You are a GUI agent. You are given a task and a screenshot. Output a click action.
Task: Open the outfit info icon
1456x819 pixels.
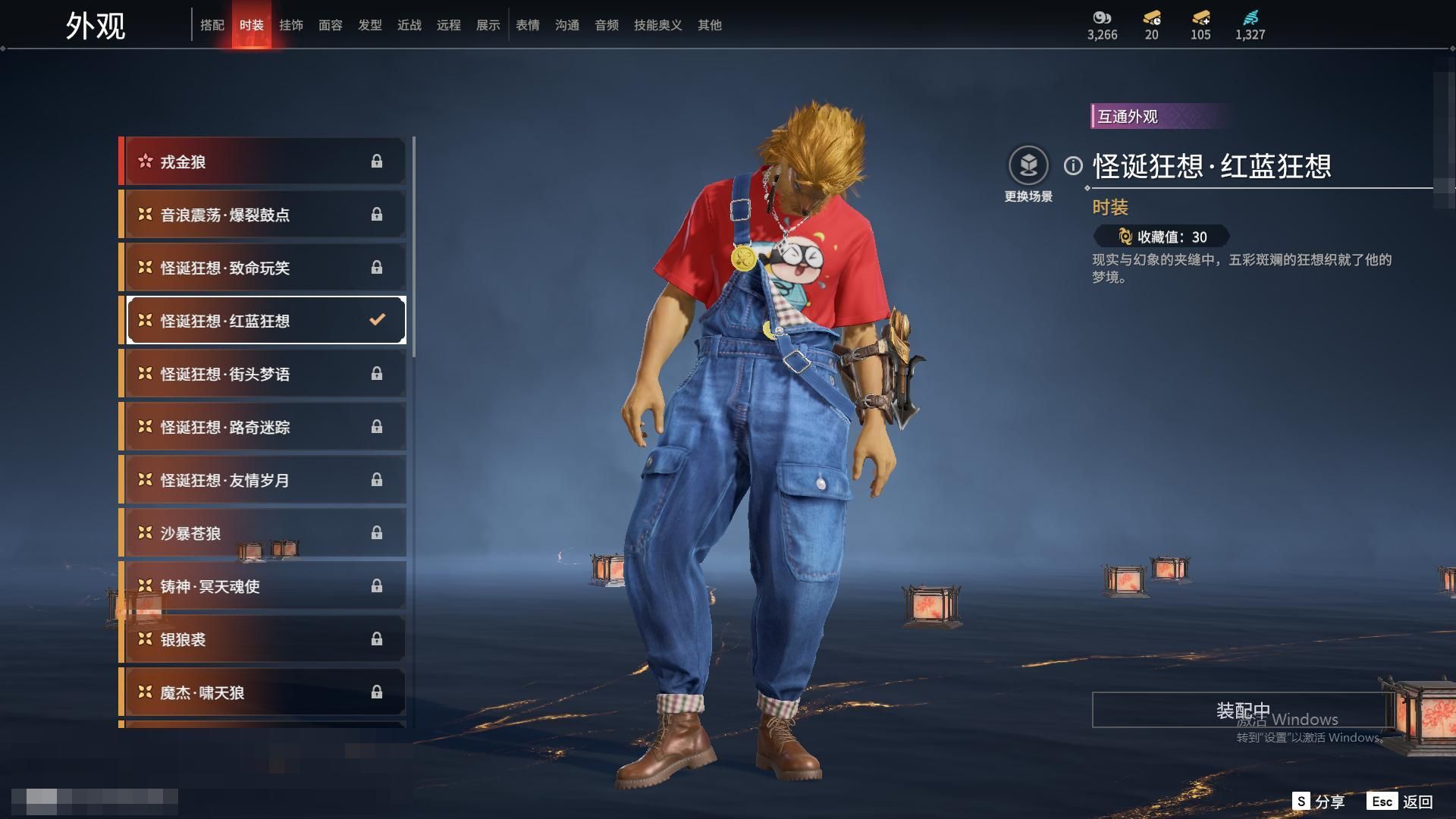pos(1073,165)
